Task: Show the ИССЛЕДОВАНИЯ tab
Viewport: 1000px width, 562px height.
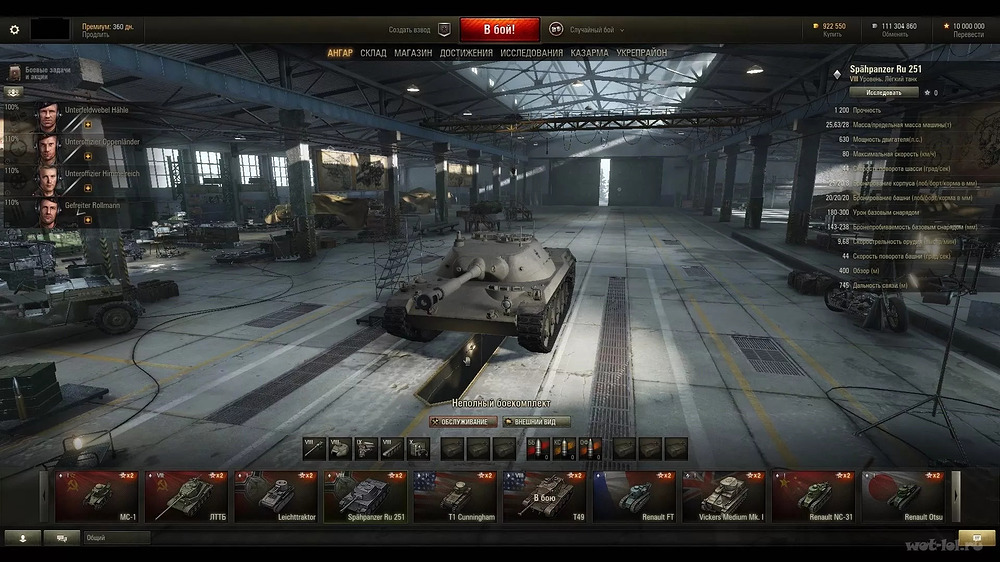Action: pyautogui.click(x=532, y=53)
